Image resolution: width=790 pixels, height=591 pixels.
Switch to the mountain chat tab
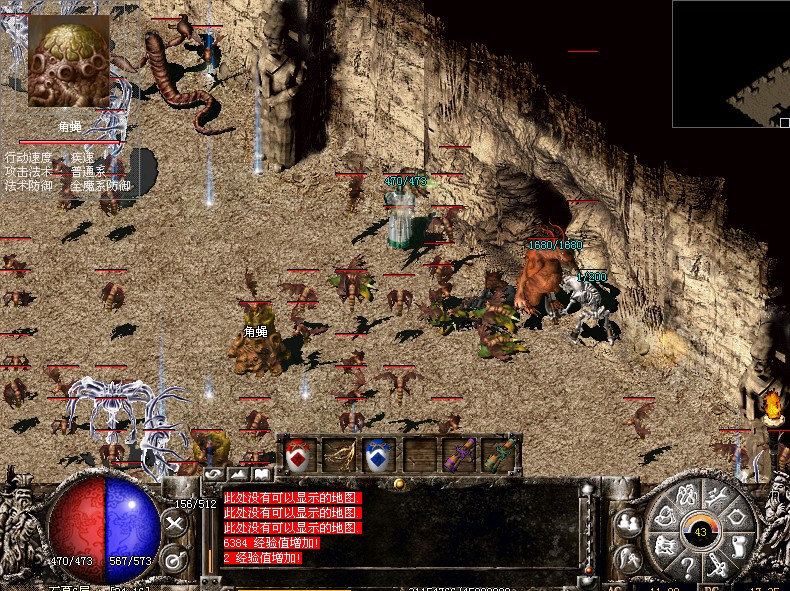[238, 474]
